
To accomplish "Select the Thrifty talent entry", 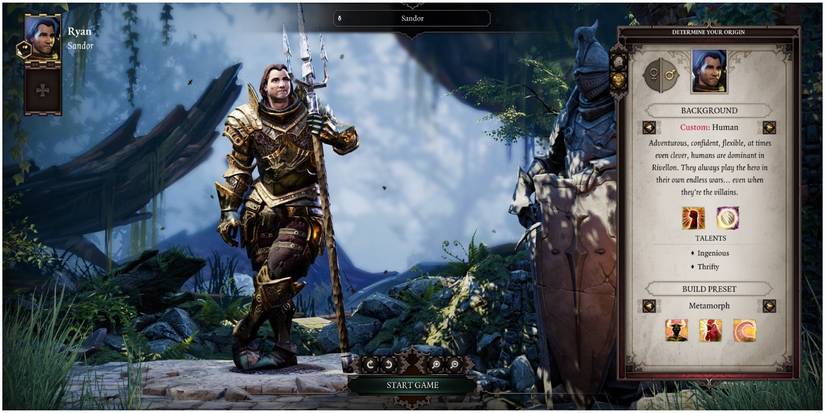I will tap(709, 268).
